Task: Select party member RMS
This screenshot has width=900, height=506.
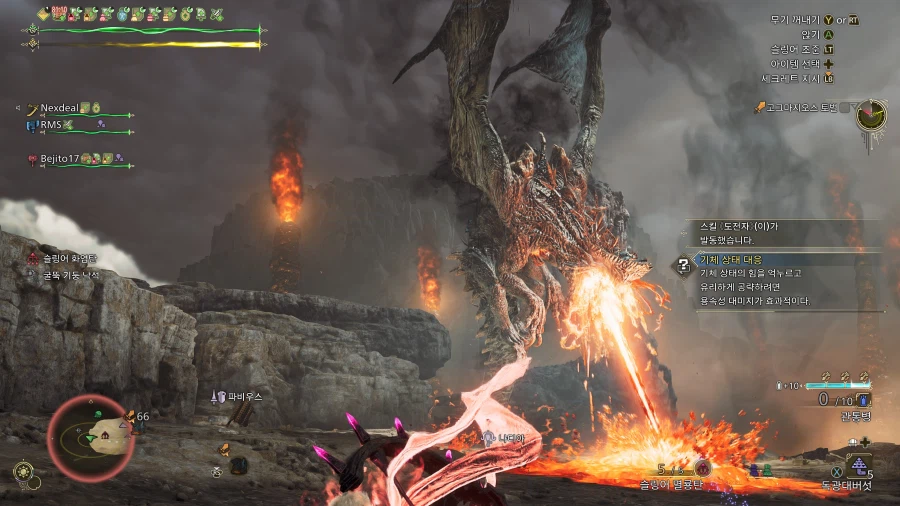Action: pyautogui.click(x=50, y=125)
